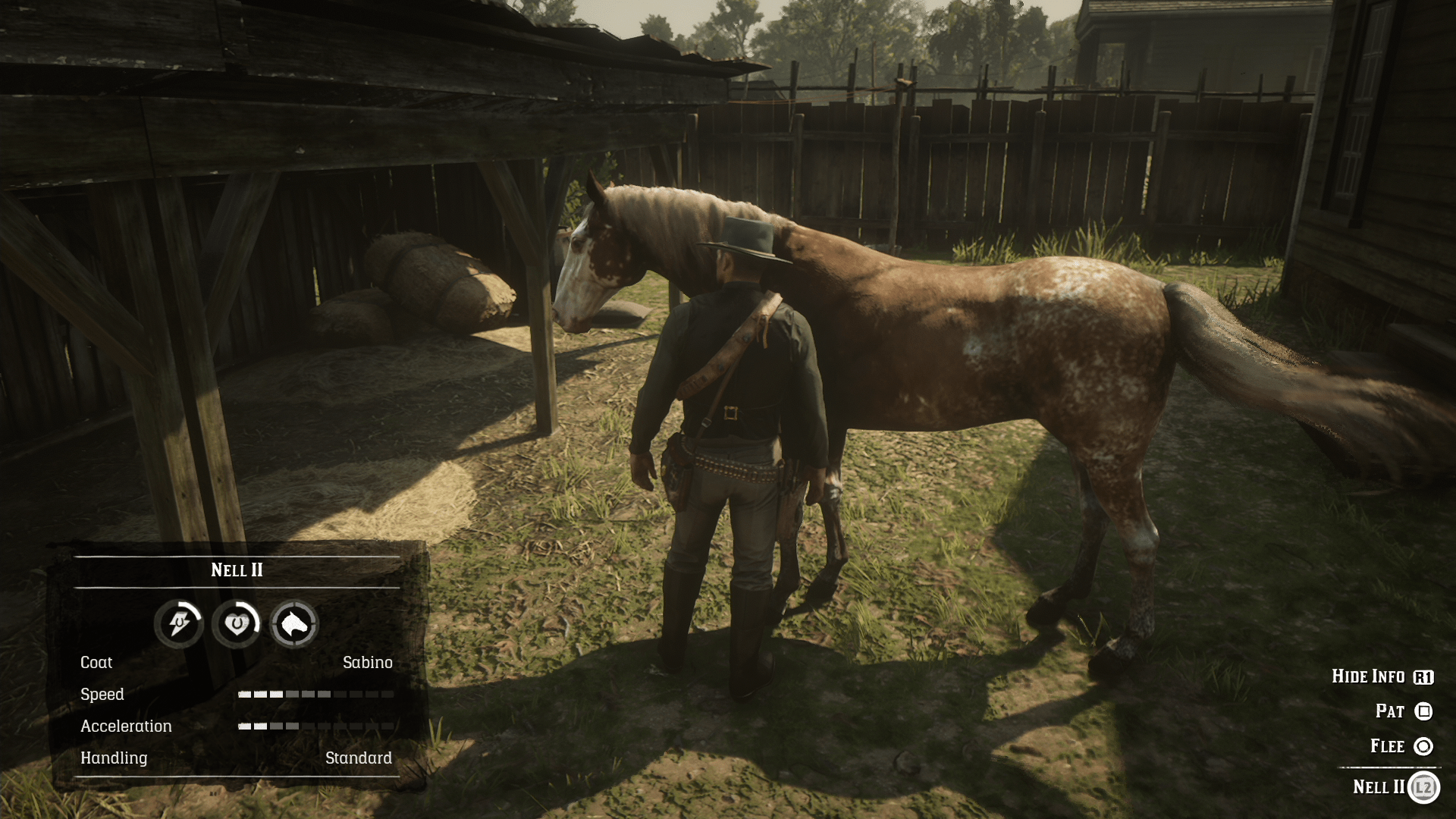Hide the horse info panel
The width and height of the screenshot is (1456, 819).
(x=1370, y=676)
